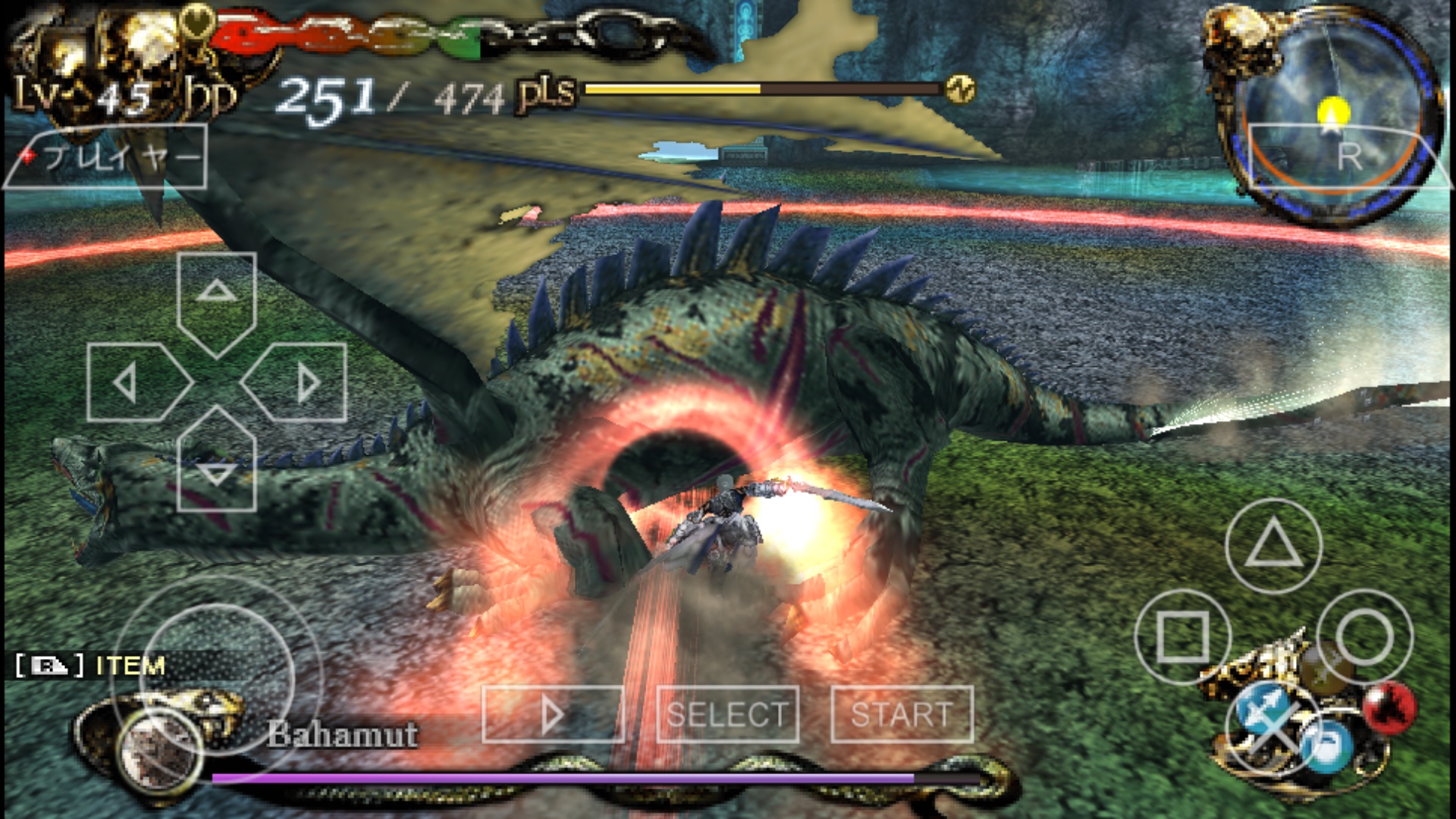The image size is (1456, 819).
Task: Tap the R shoulder button
Action: point(1348,157)
